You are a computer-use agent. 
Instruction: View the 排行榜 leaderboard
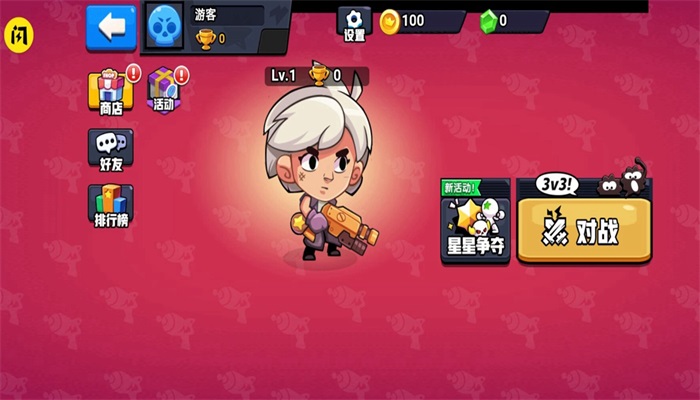[110, 206]
